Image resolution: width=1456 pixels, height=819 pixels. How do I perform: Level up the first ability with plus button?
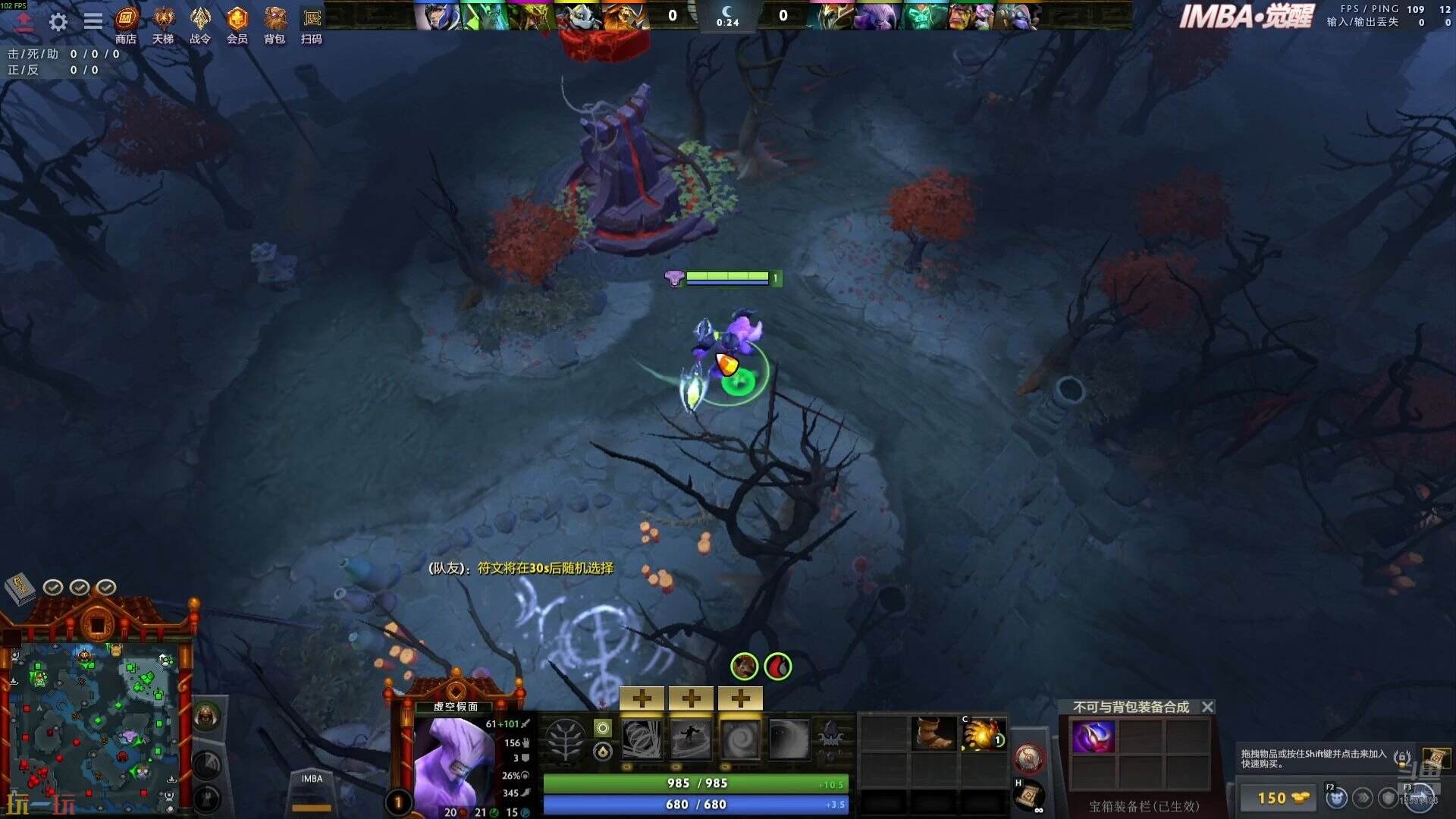pos(642,698)
